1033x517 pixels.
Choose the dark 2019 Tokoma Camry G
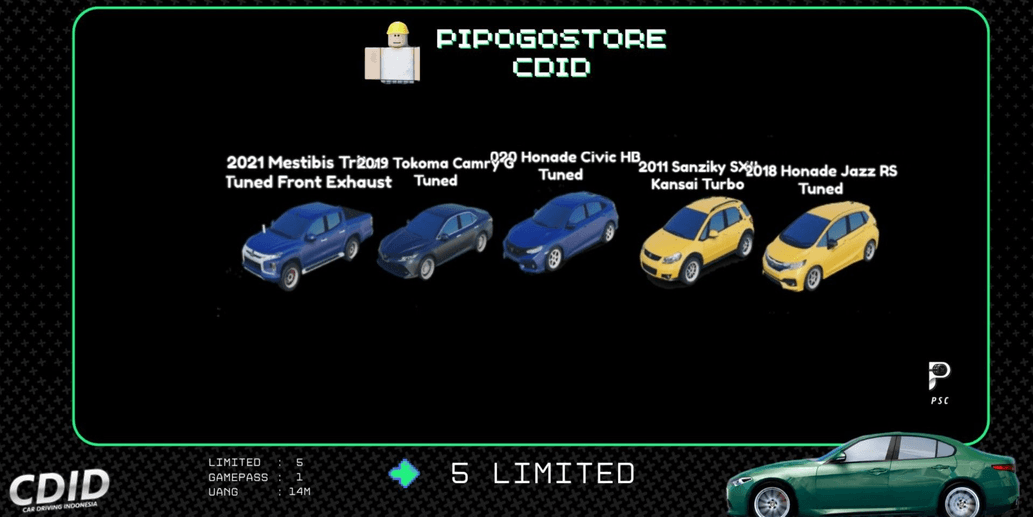pos(435,241)
